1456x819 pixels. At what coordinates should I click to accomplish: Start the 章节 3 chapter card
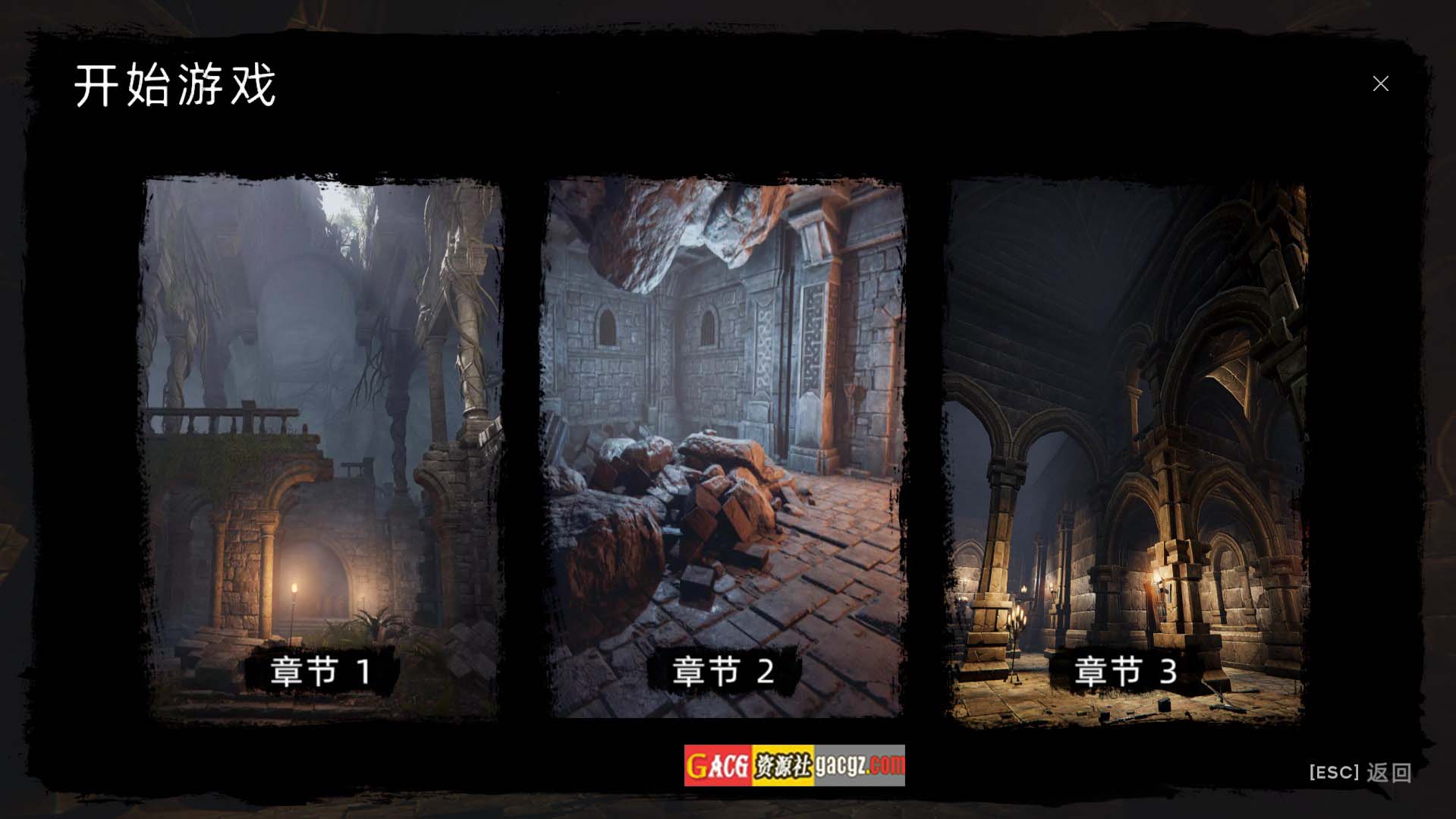1126,452
